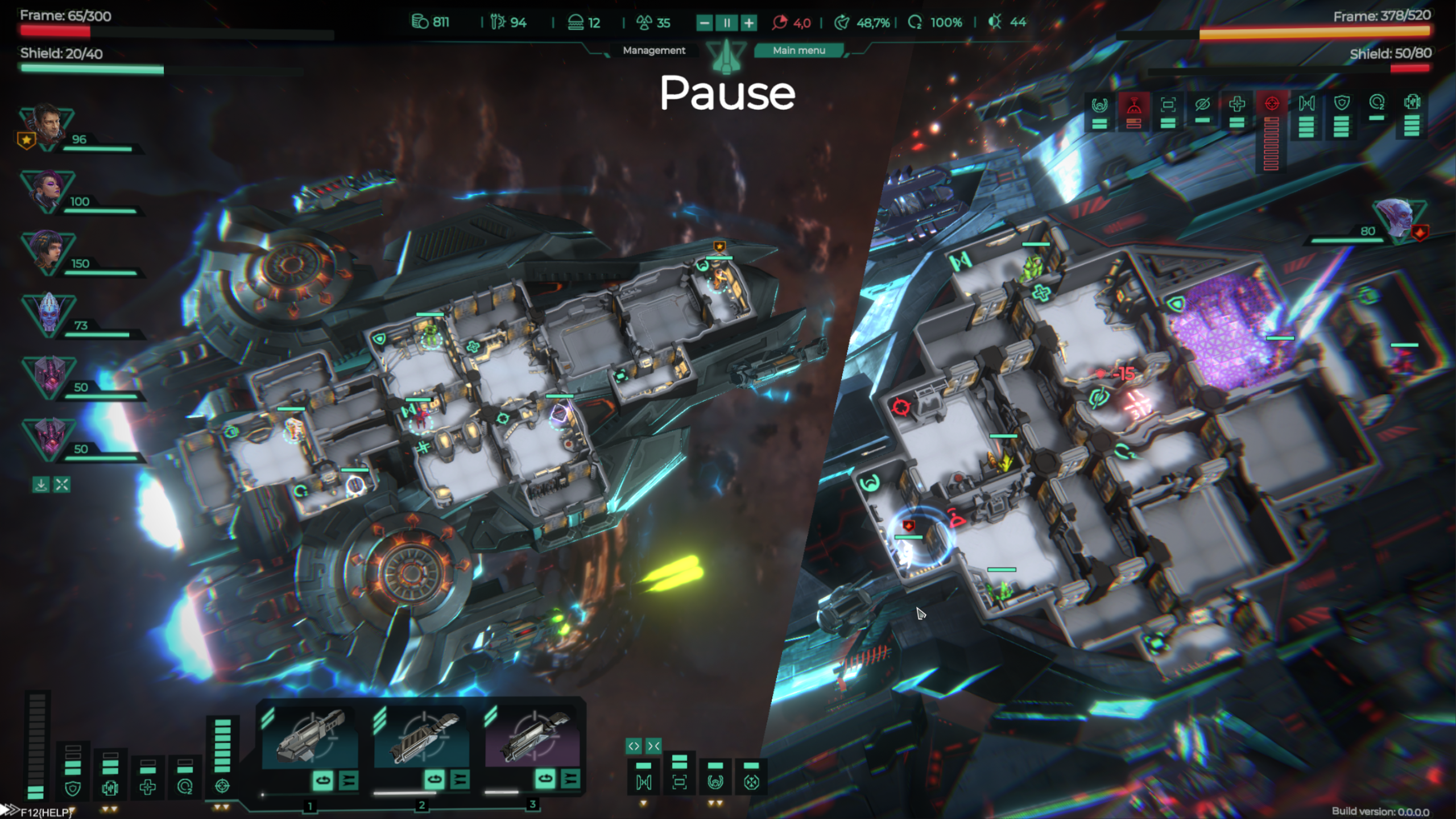The width and height of the screenshot is (1456, 819).
Task: Click the weapons targeting system power icon
Action: click(x=222, y=787)
